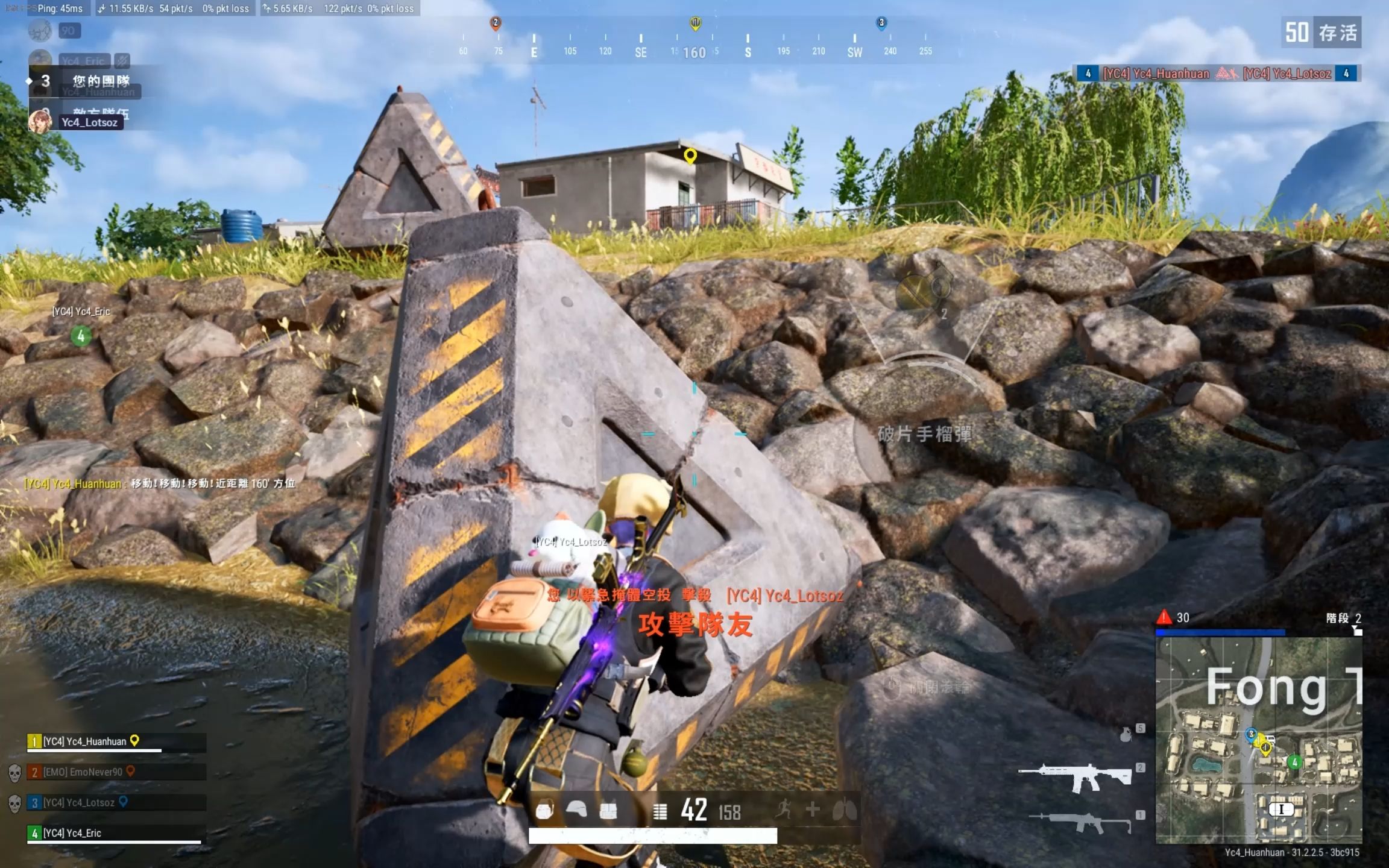Click the red warning triangle above minimap
The height and width of the screenshot is (868, 1389).
point(1164,617)
